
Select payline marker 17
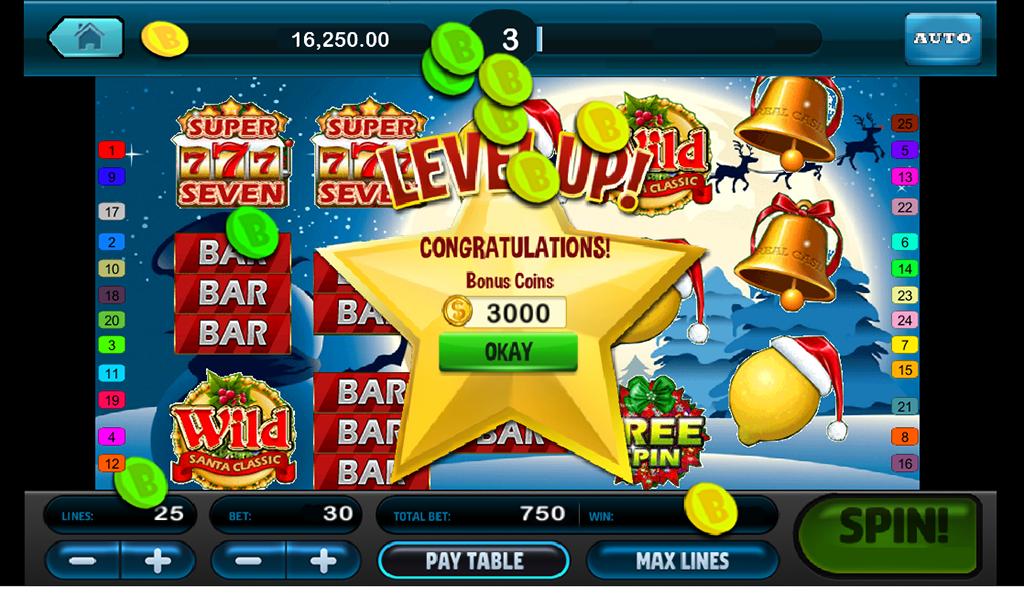(x=110, y=212)
